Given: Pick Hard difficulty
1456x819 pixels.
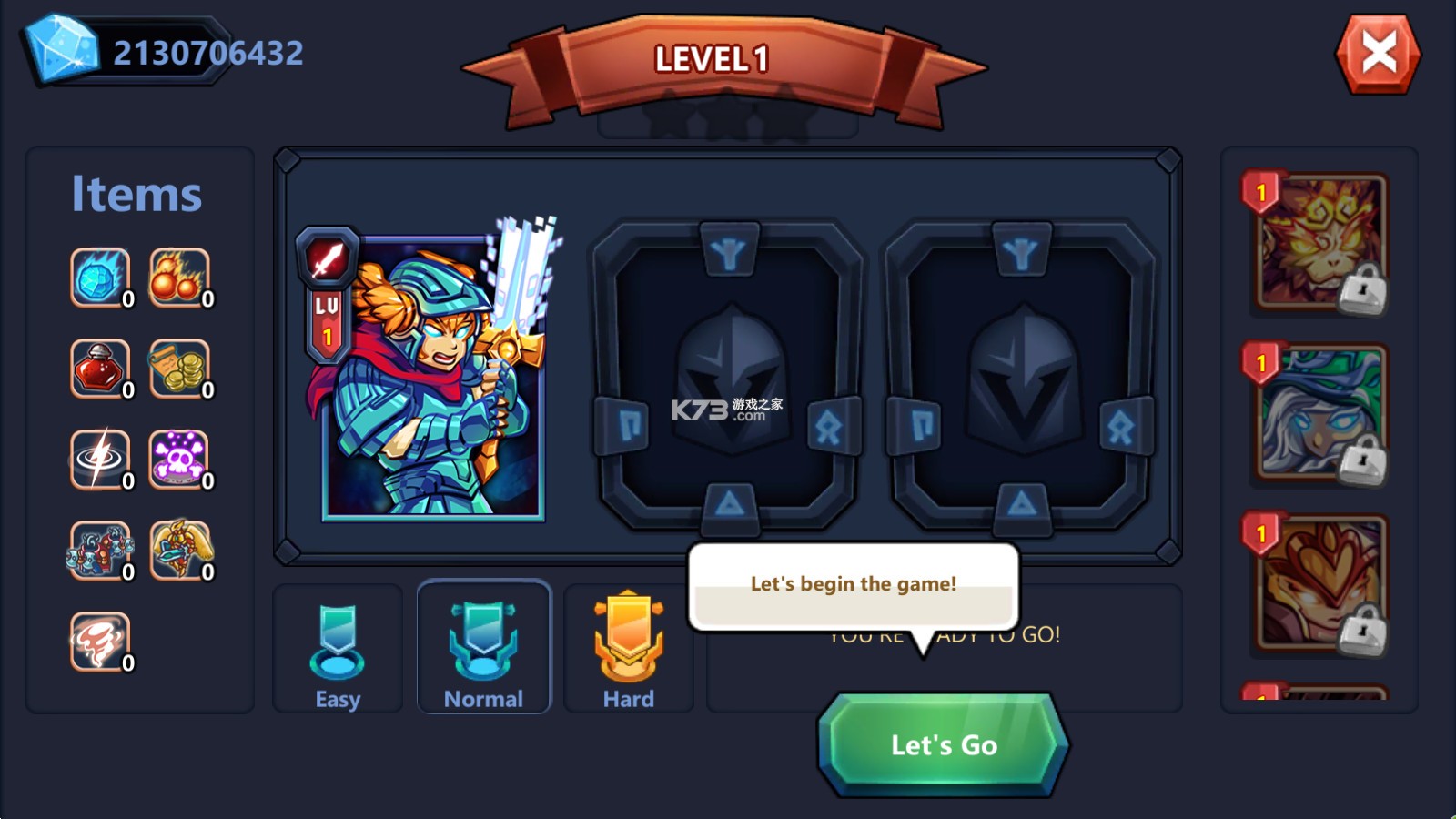Looking at the screenshot, I should [628, 650].
